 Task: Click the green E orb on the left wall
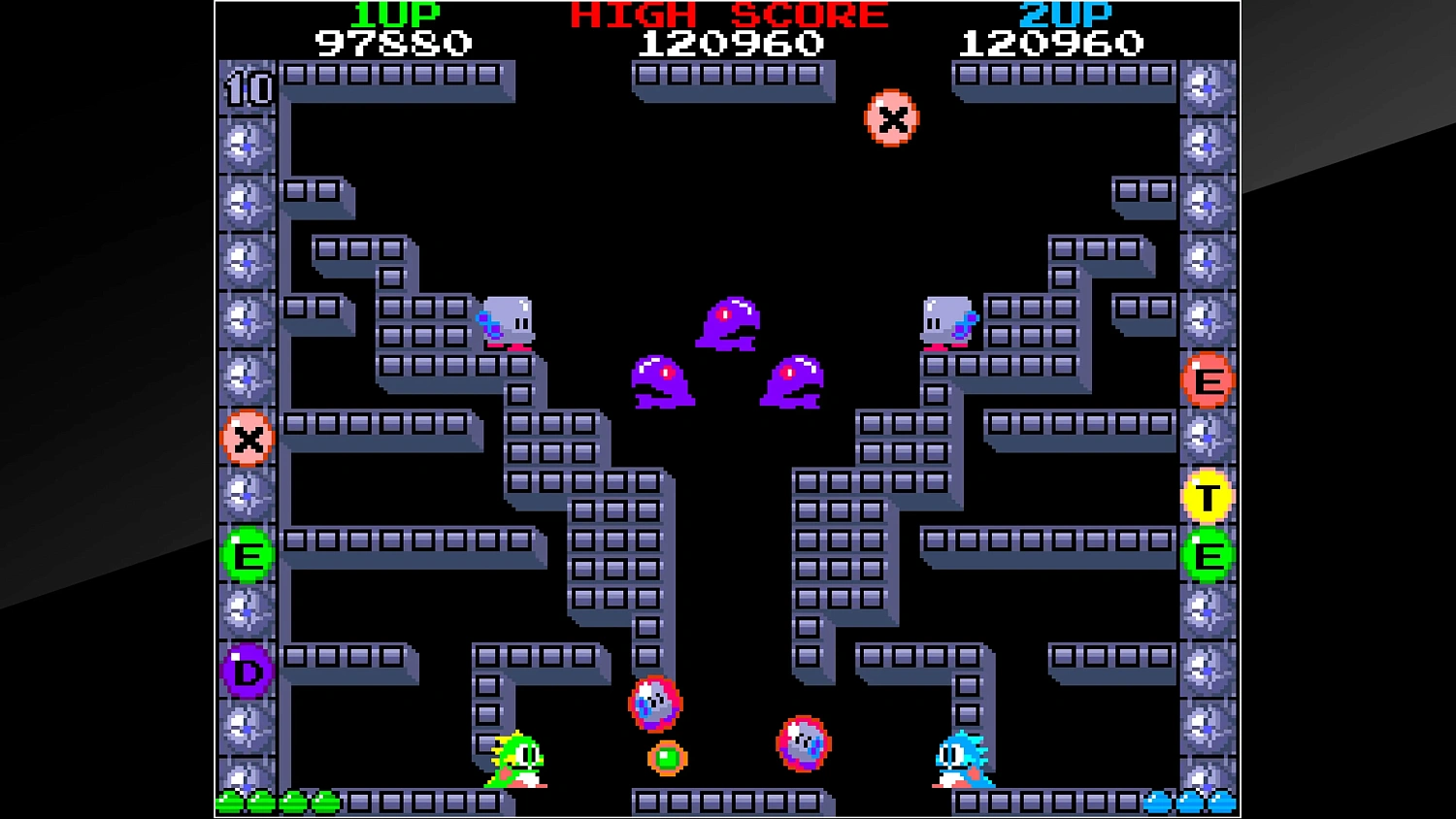(x=247, y=554)
